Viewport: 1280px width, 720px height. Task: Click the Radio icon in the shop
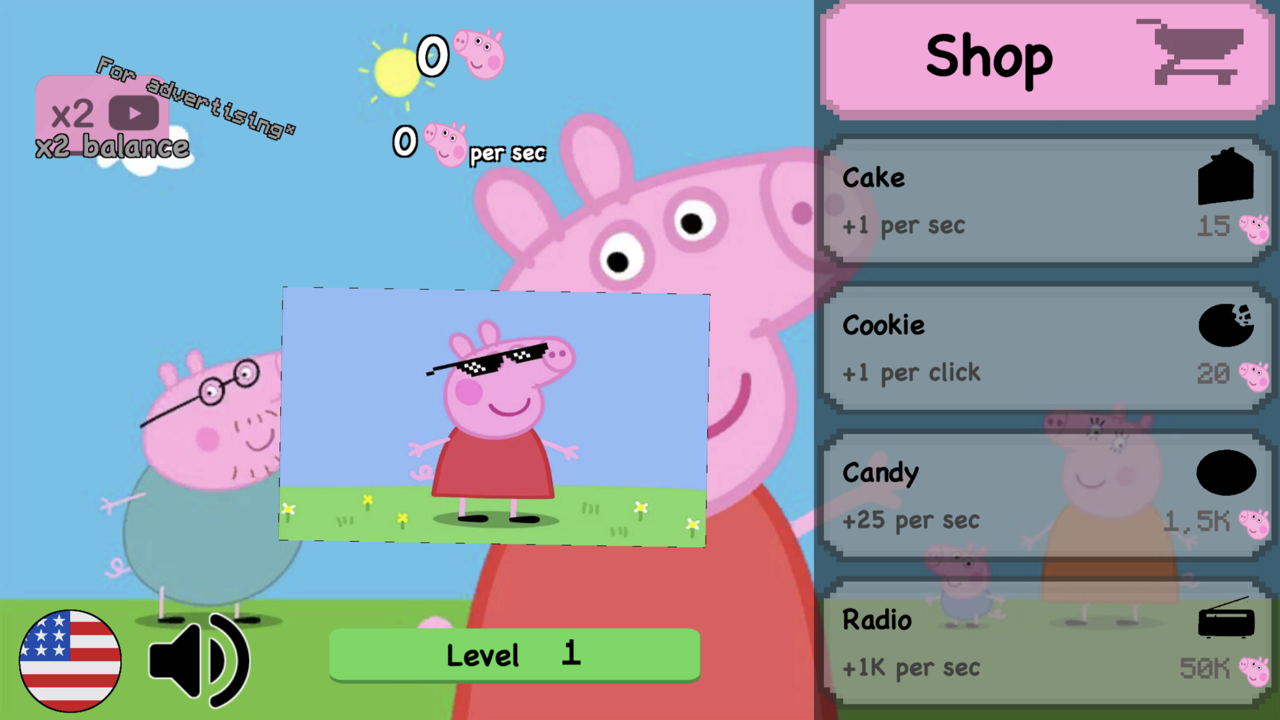(x=1226, y=620)
